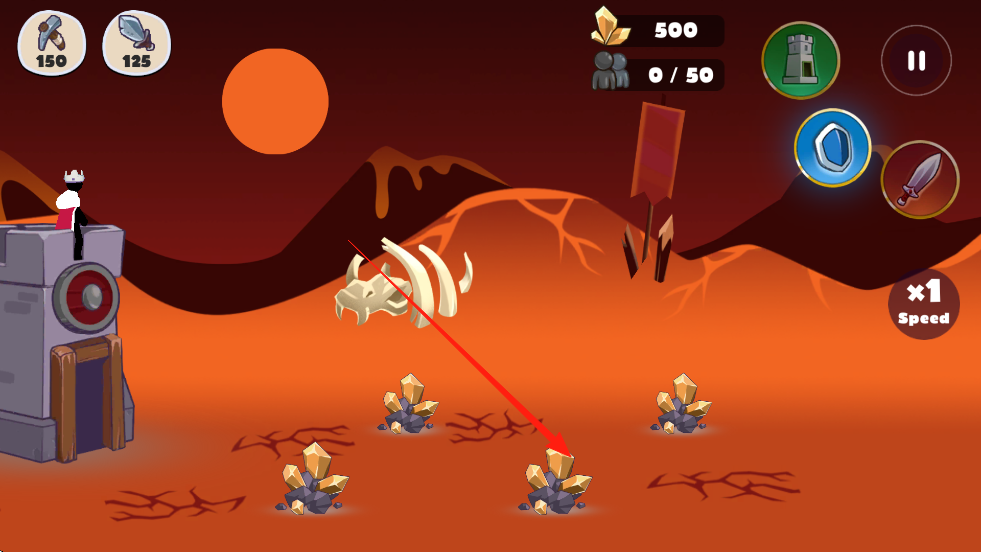
Task: Choose the sword attack command
Action: point(919,180)
